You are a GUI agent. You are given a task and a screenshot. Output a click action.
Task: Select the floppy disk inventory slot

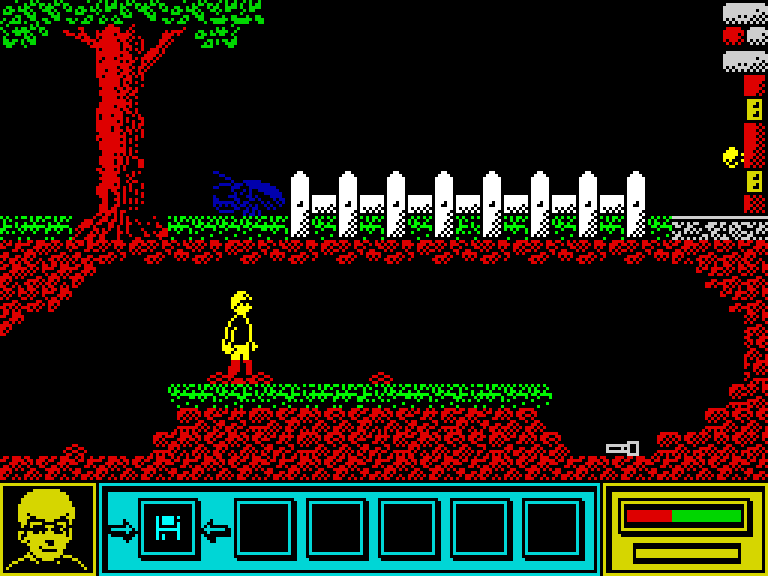tap(167, 528)
